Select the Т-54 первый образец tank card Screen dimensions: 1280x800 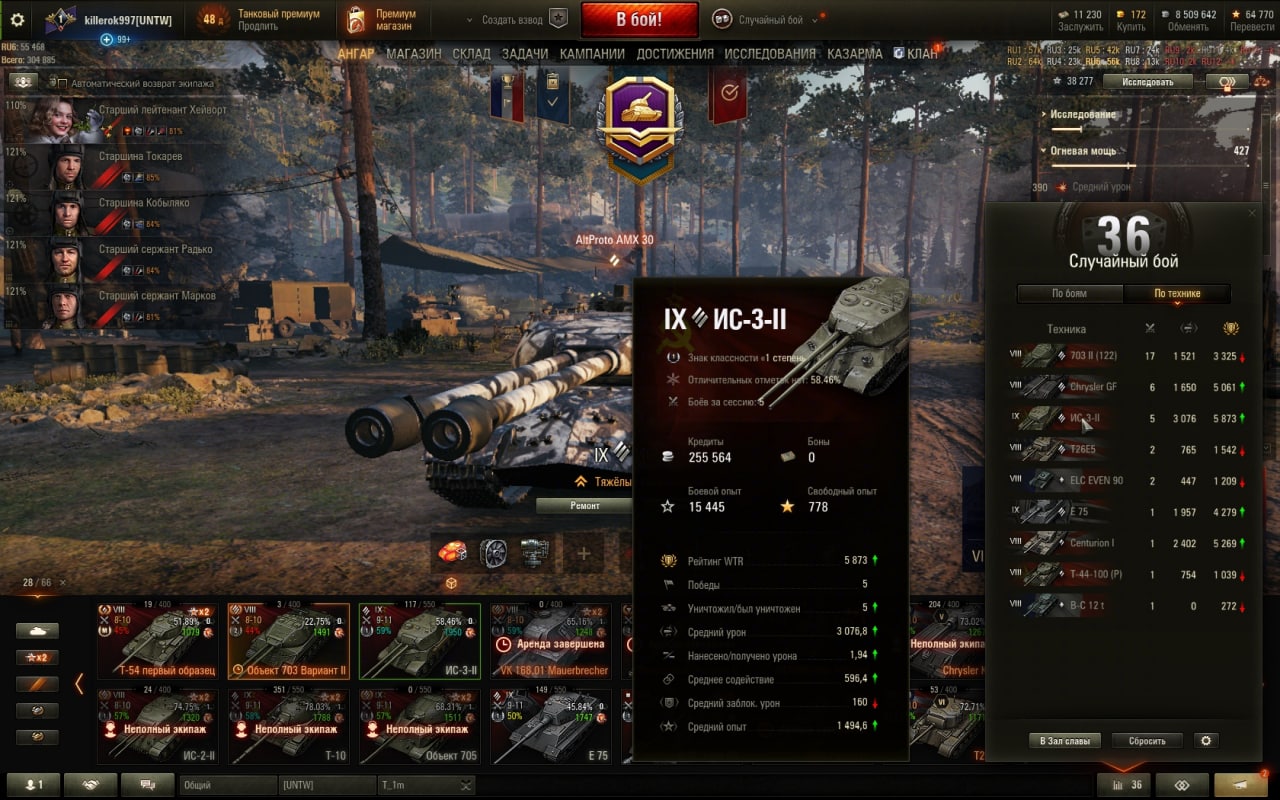point(158,641)
